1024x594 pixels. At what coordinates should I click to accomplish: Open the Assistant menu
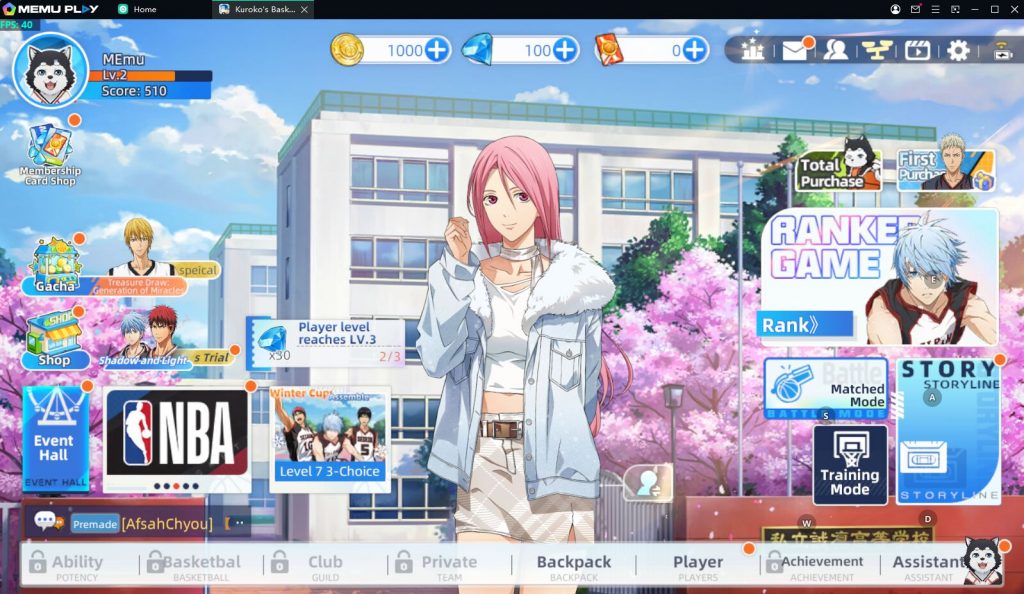930,565
